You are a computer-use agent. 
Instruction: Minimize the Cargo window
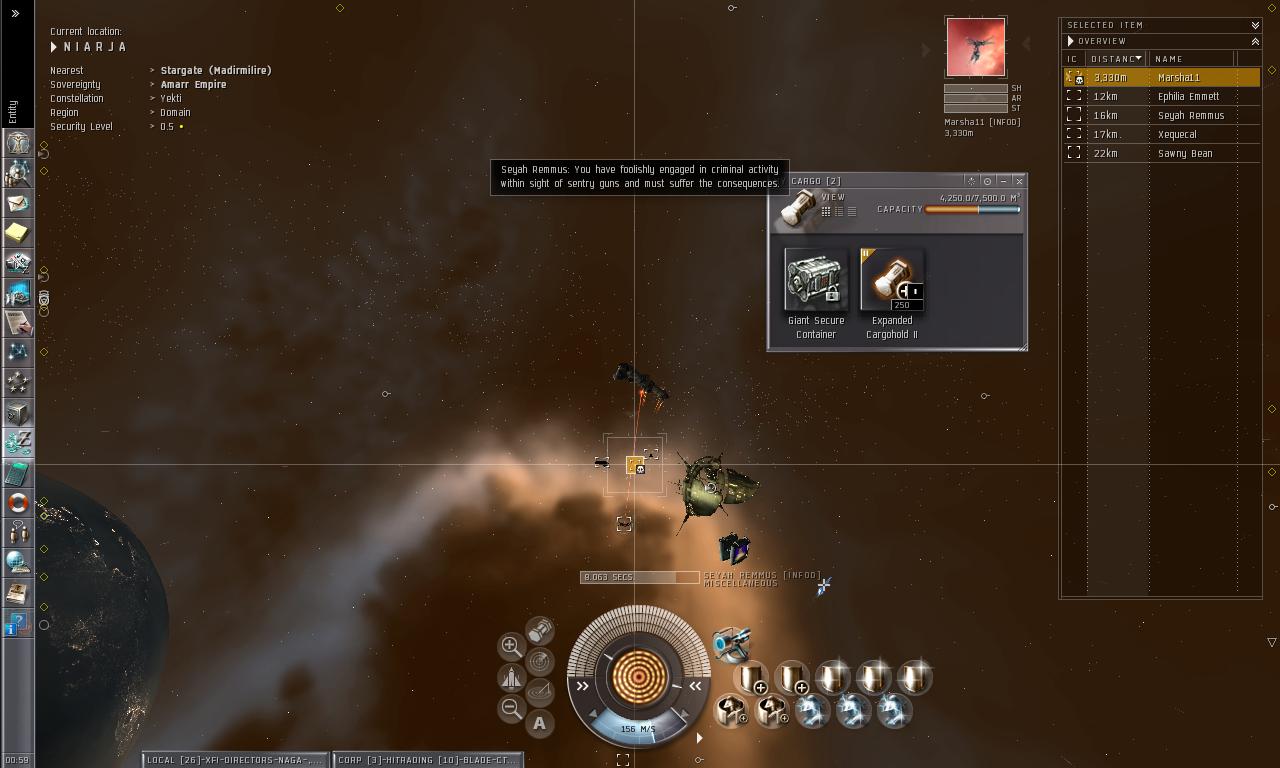pyautogui.click(x=1003, y=181)
